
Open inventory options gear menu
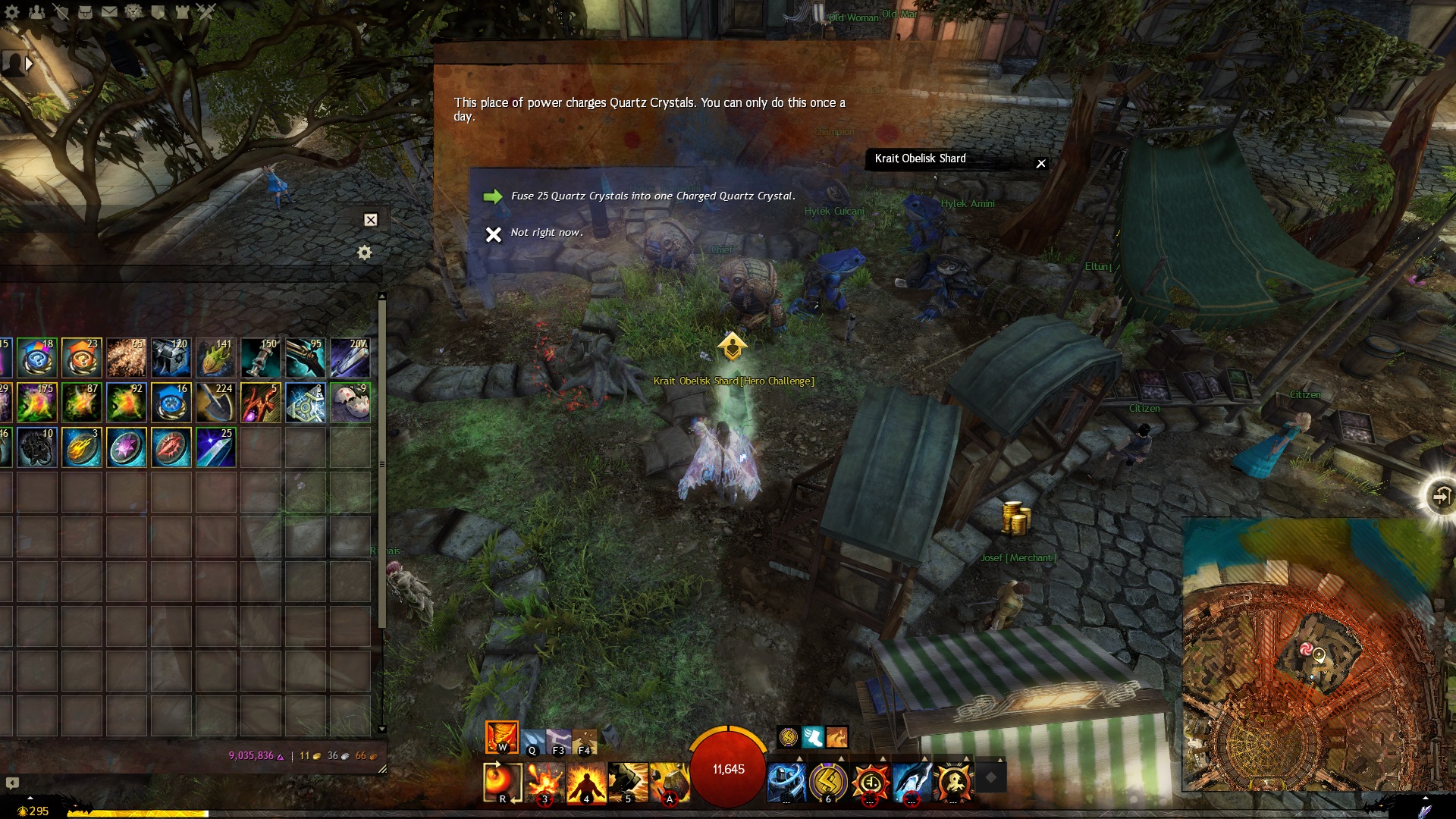(365, 253)
